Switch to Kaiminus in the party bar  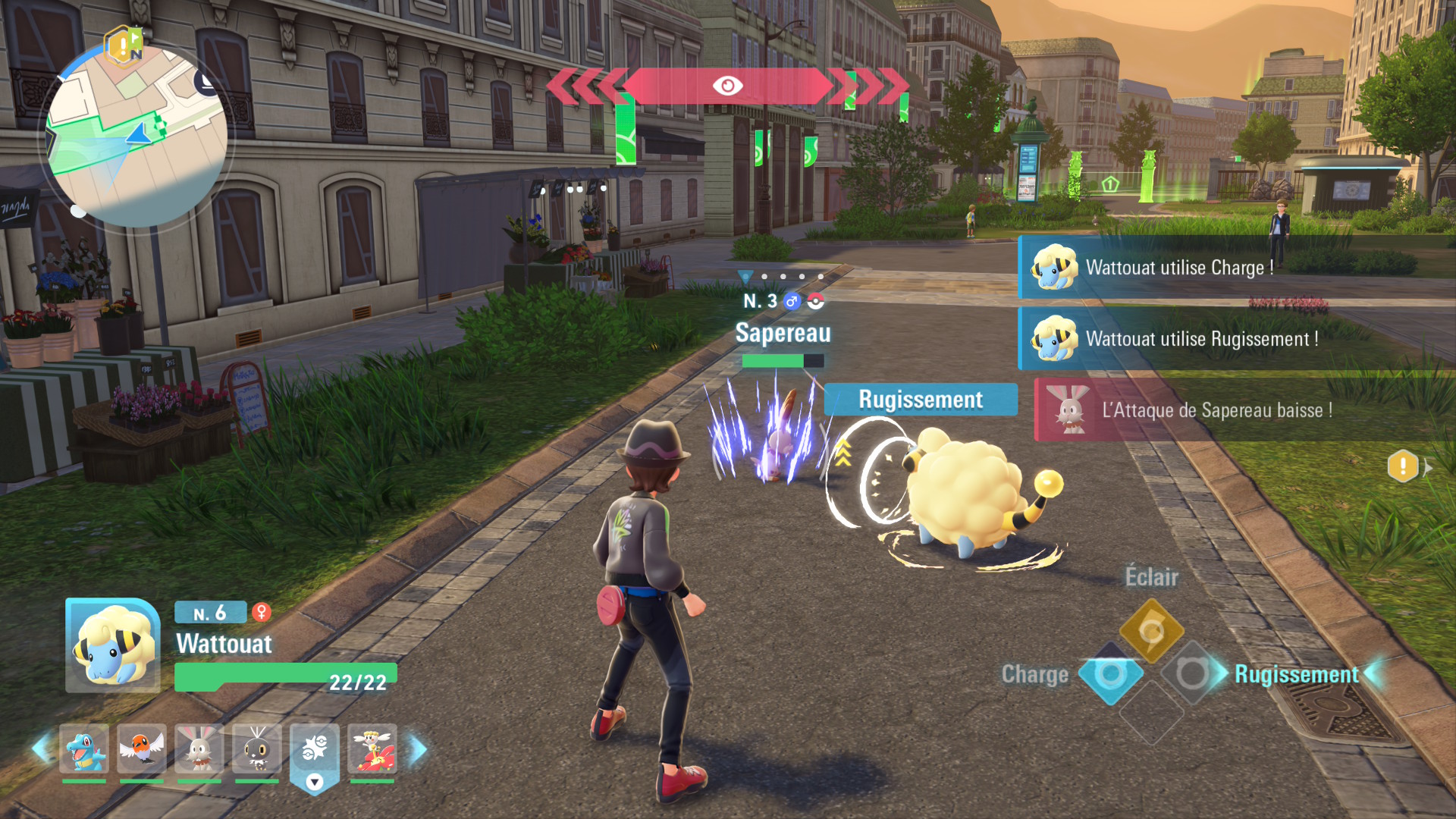click(x=84, y=748)
